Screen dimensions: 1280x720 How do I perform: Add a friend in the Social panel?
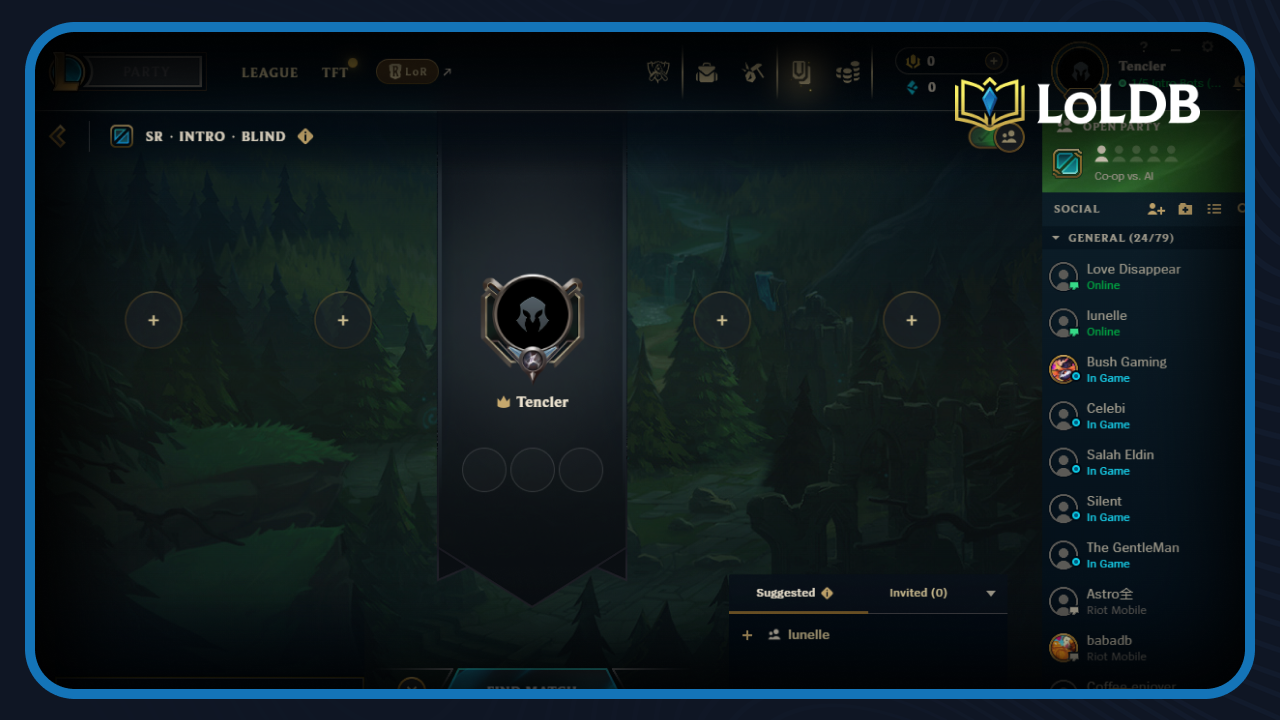tap(1156, 209)
